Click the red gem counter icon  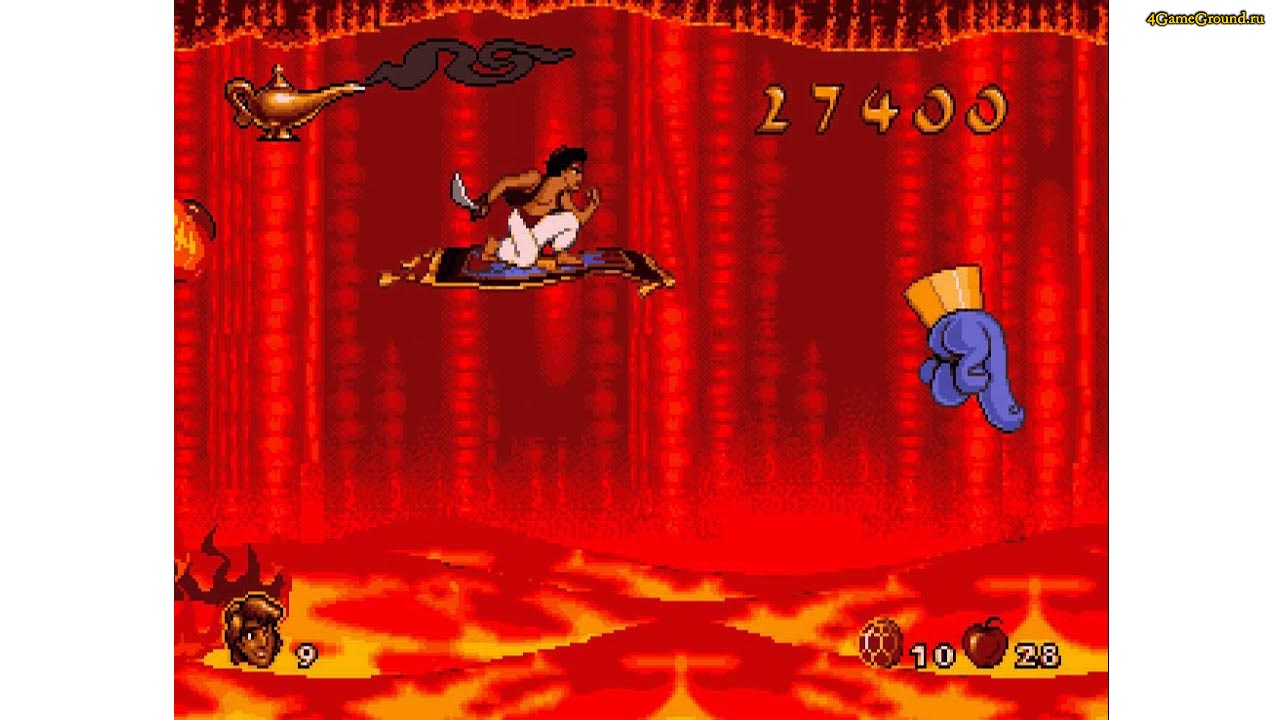click(880, 650)
